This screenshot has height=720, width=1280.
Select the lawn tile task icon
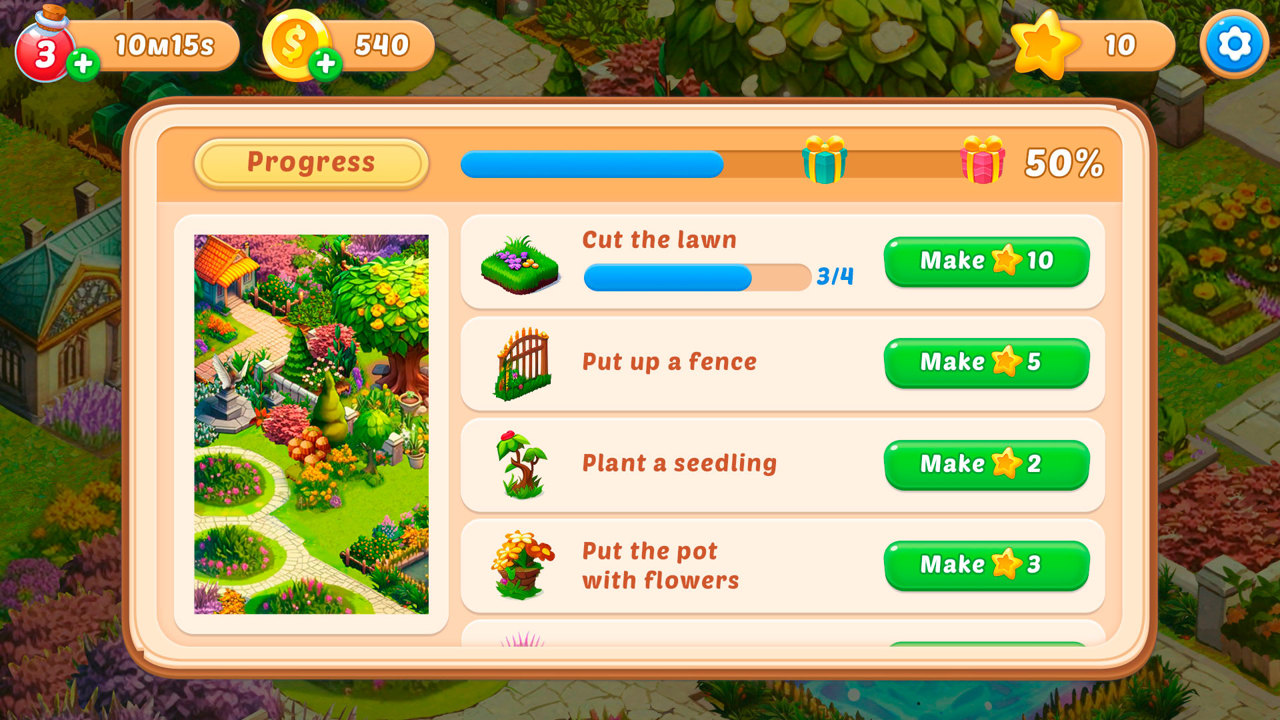(520, 265)
